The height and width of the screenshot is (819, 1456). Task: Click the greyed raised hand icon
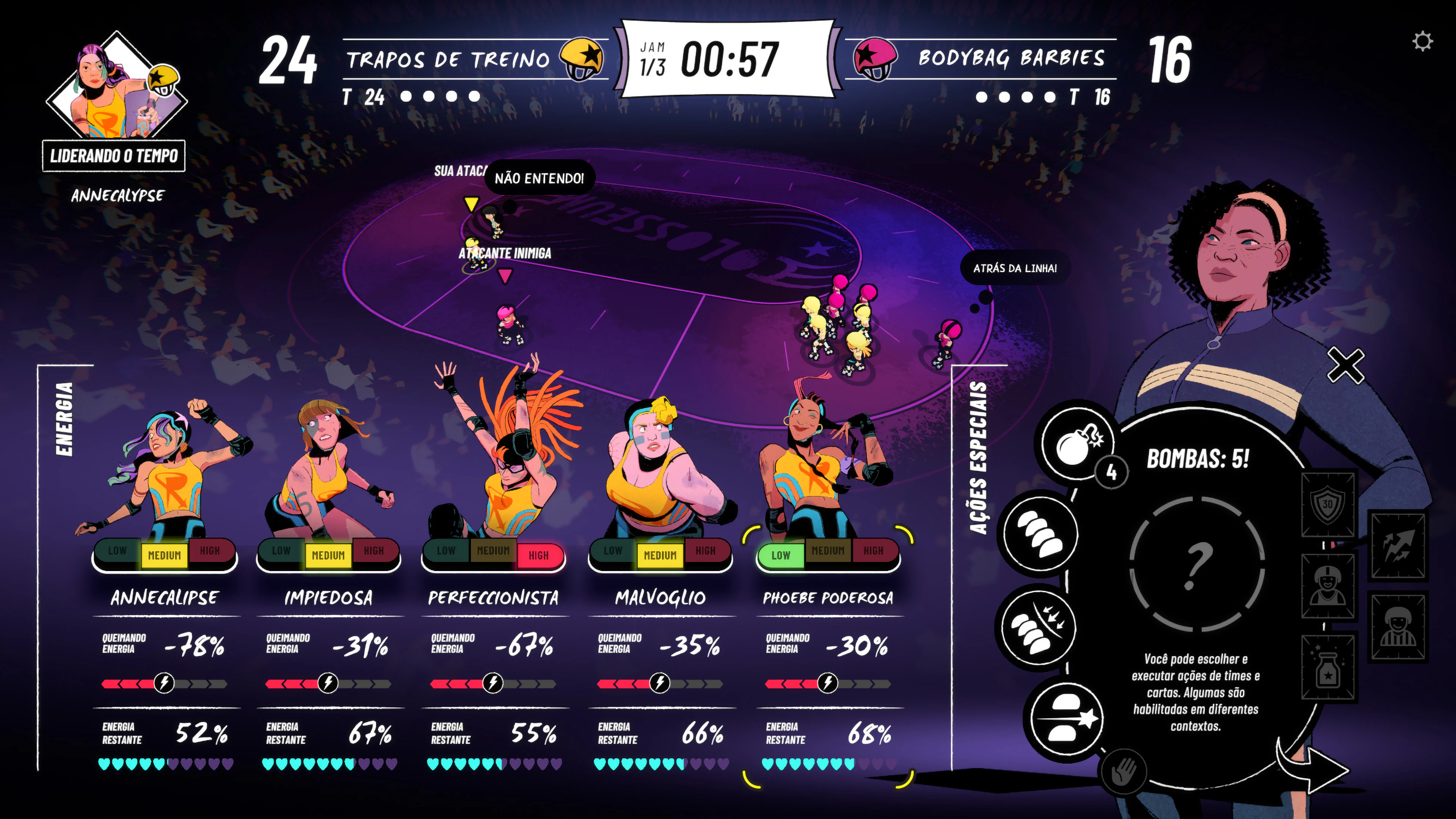point(1123,772)
